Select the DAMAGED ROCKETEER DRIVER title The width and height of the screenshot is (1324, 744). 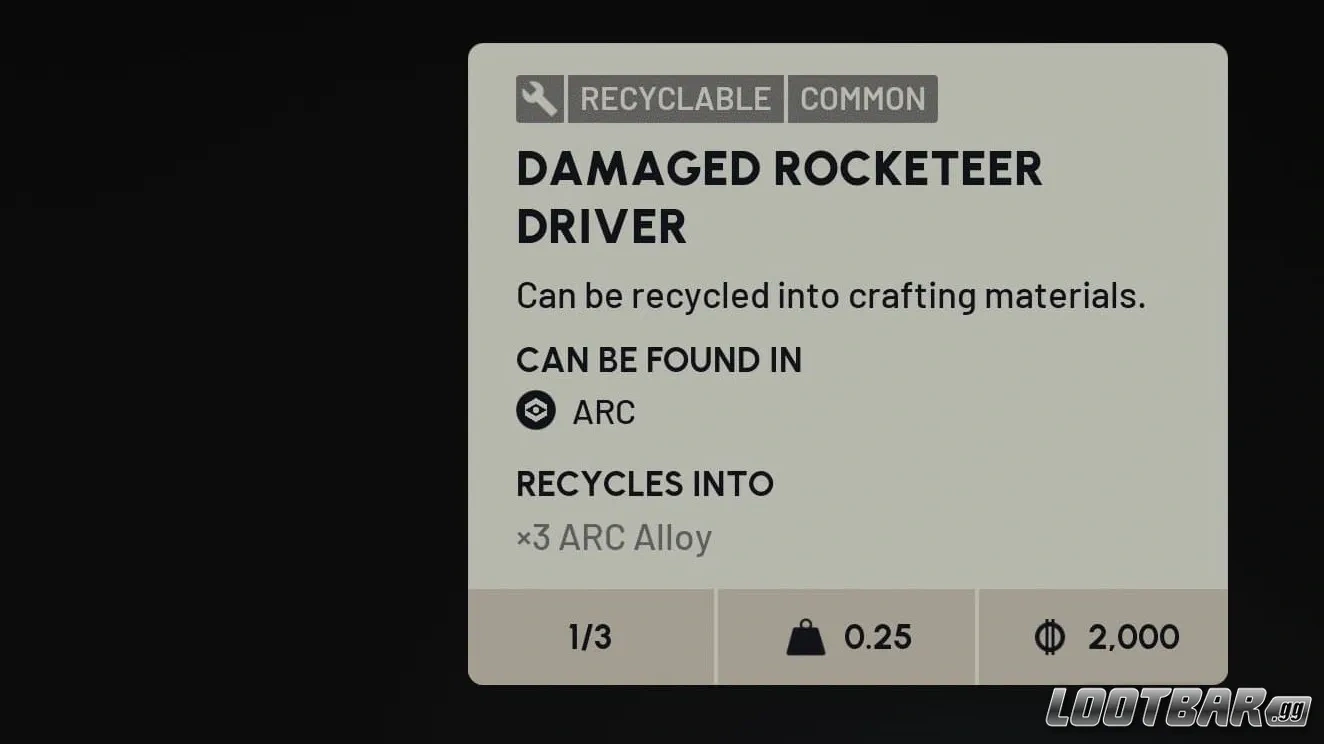point(779,196)
